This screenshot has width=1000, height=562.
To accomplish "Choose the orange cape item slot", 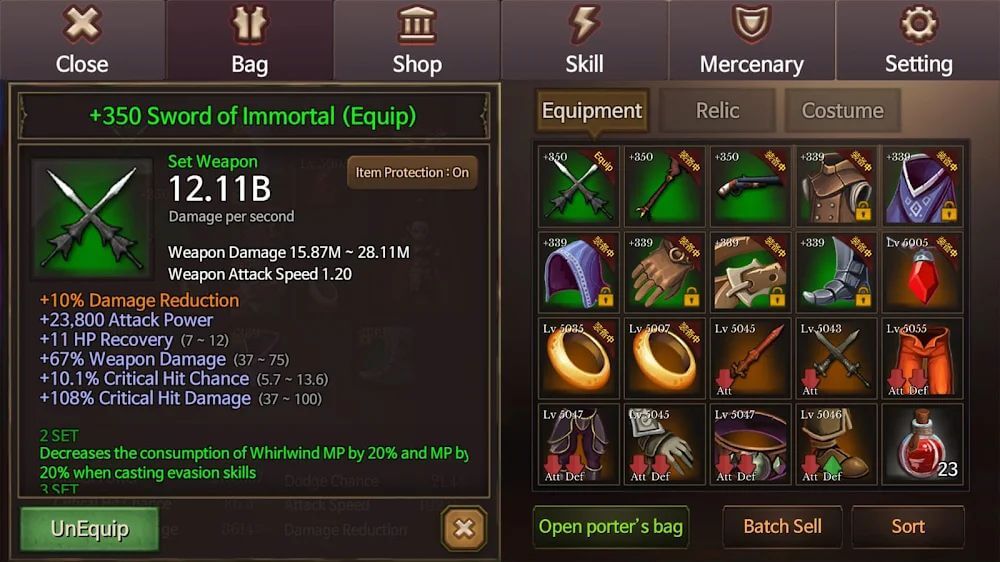I will (x=922, y=358).
